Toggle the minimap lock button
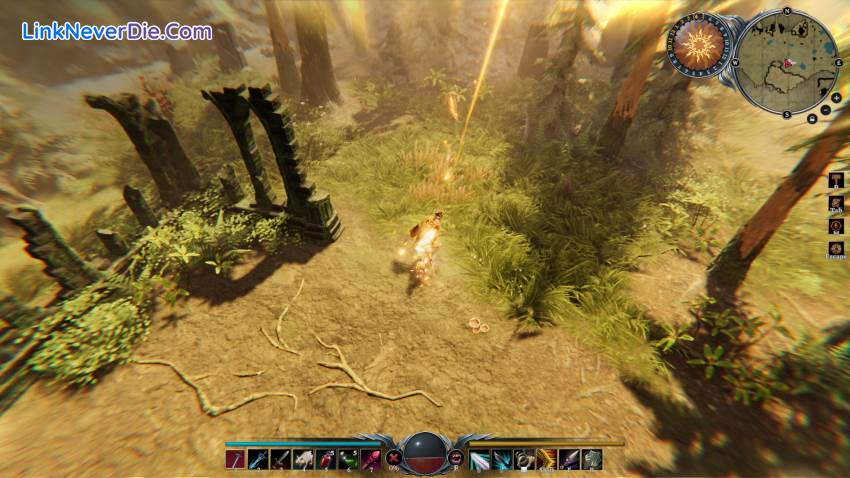The image size is (850, 478). [x=811, y=119]
